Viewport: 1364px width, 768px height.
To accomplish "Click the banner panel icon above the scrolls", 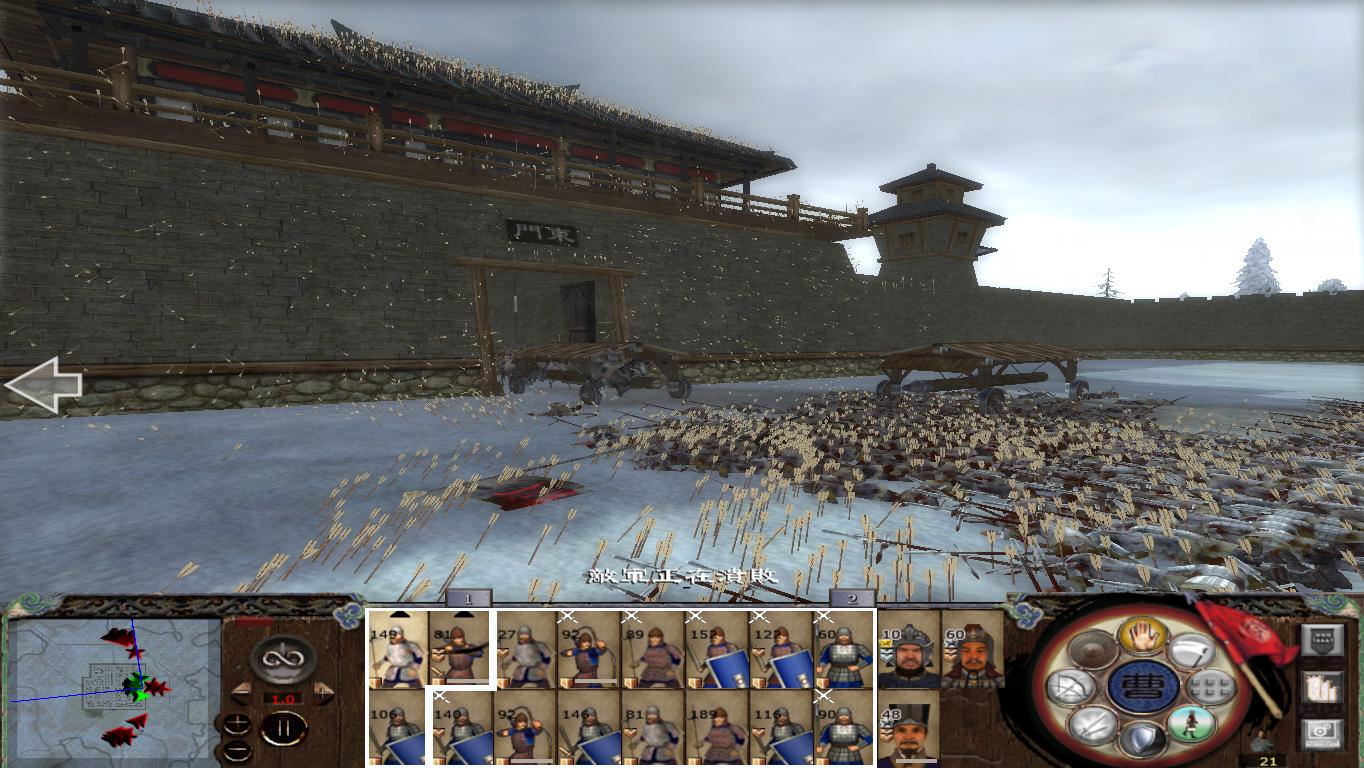I will [x=1321, y=640].
